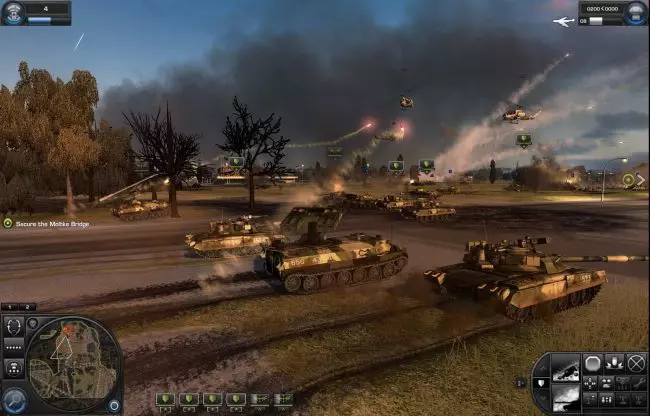Viewport: 650px width, 416px height.
Task: Click the five-dots button left of minimap
Action: (x=11, y=346)
